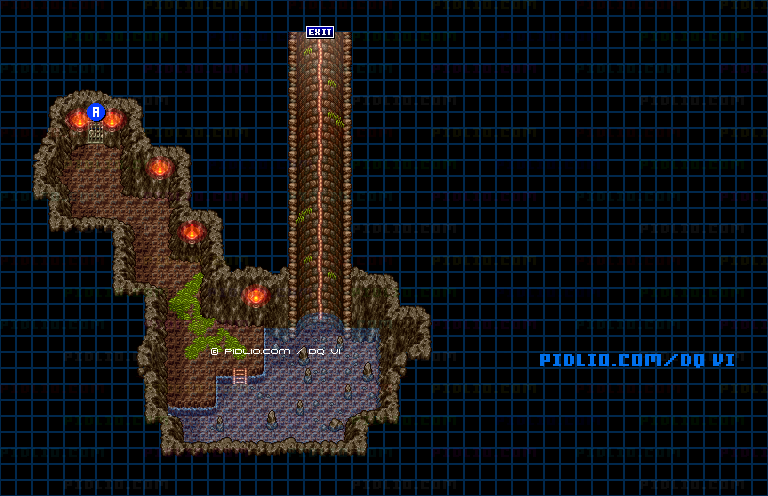The width and height of the screenshot is (768, 496).
Task: Select the blue A map marker
Action: pos(96,112)
